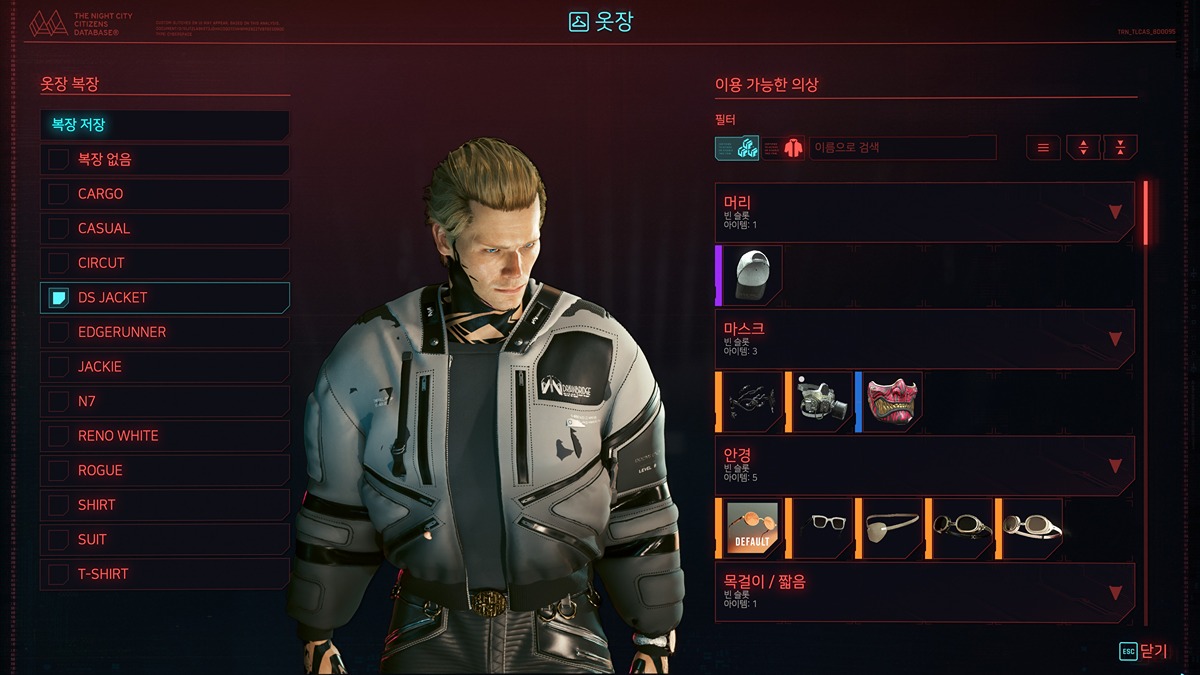Apply the ROGUE outfit
The height and width of the screenshot is (675, 1200).
165,470
